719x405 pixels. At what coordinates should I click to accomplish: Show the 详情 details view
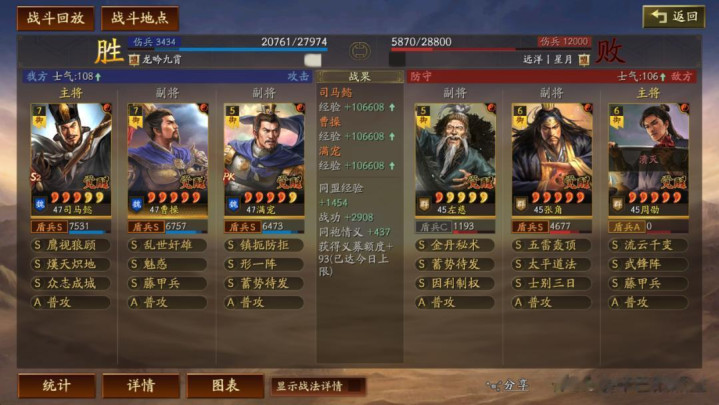[141, 385]
